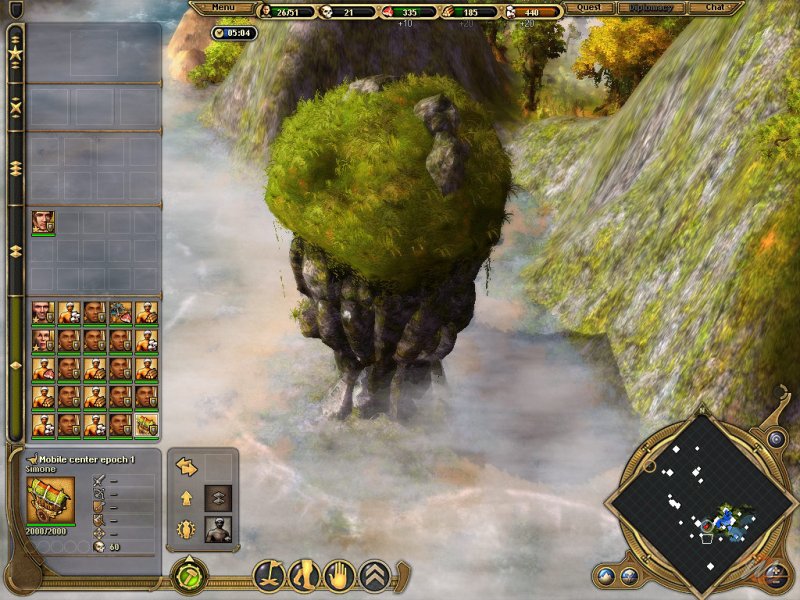Activate the open hand stop command
The image size is (800, 600).
pyautogui.click(x=340, y=574)
